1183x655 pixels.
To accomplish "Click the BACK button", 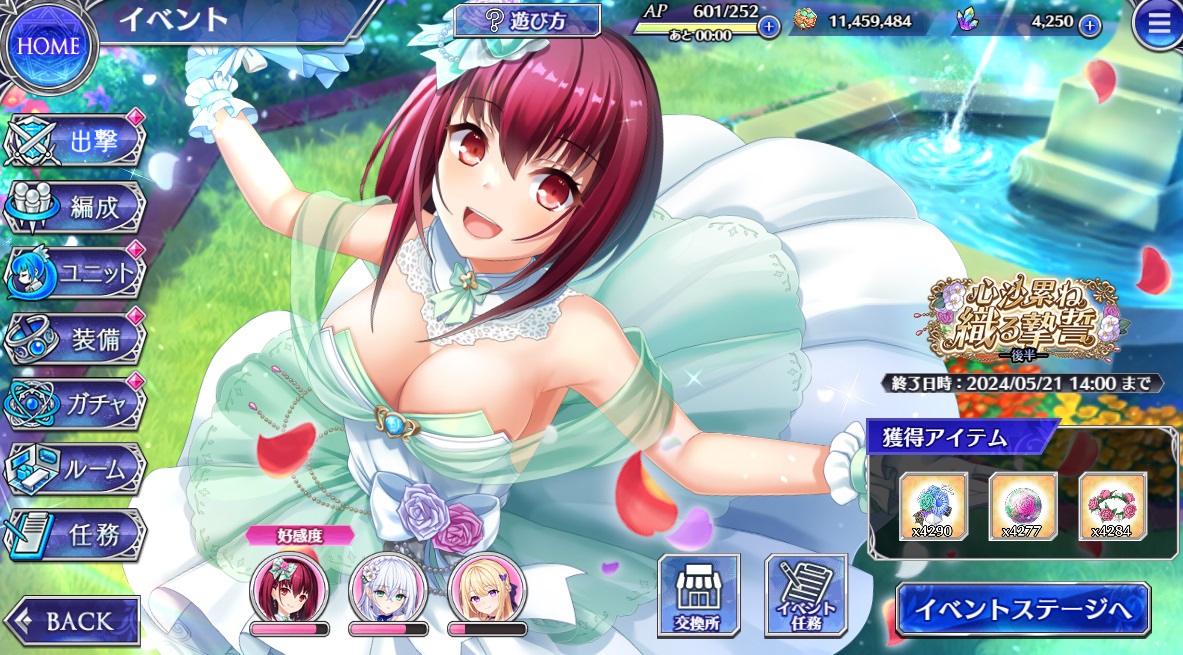I will point(73,620).
